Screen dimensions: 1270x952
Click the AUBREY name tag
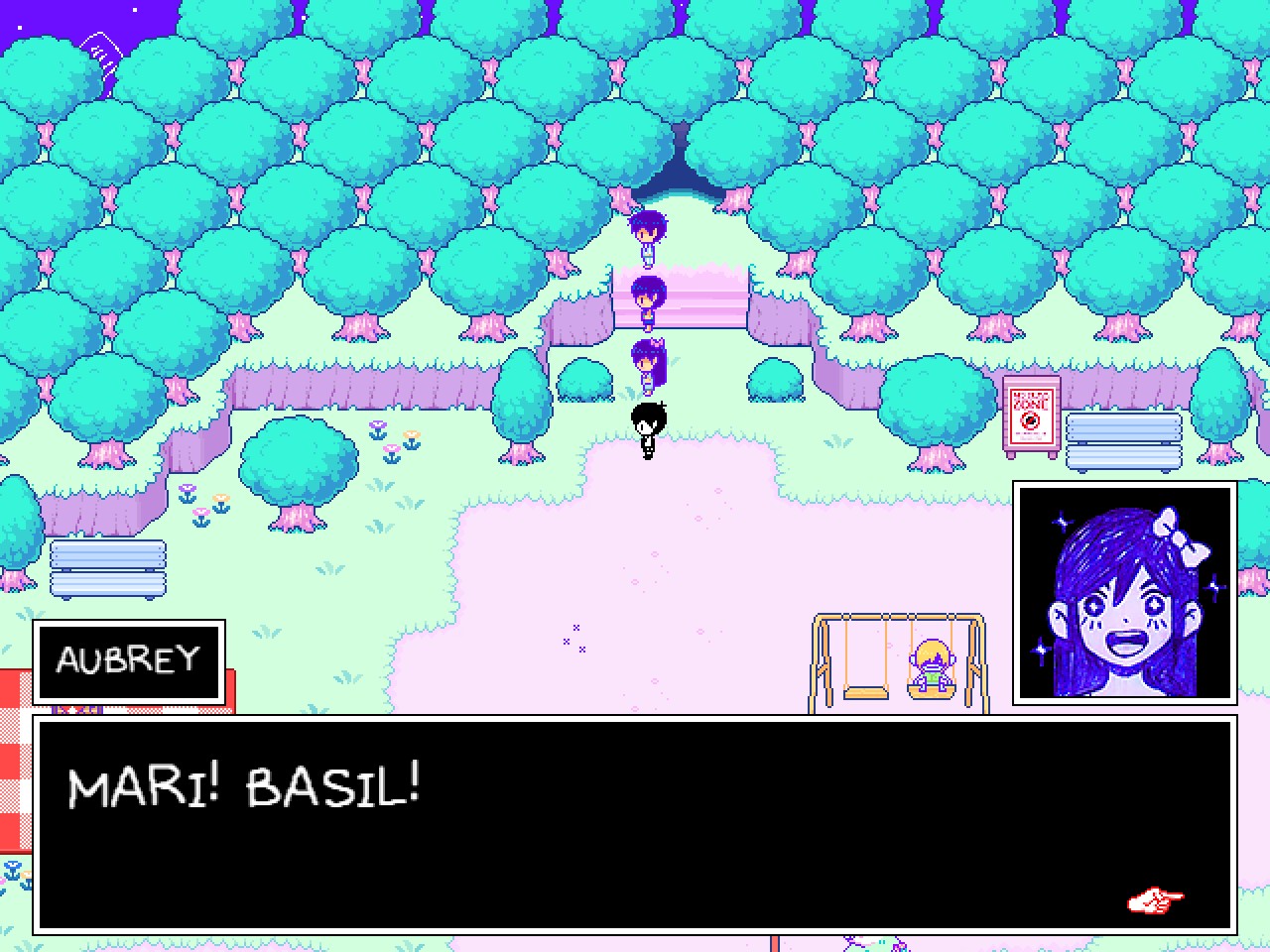point(129,660)
